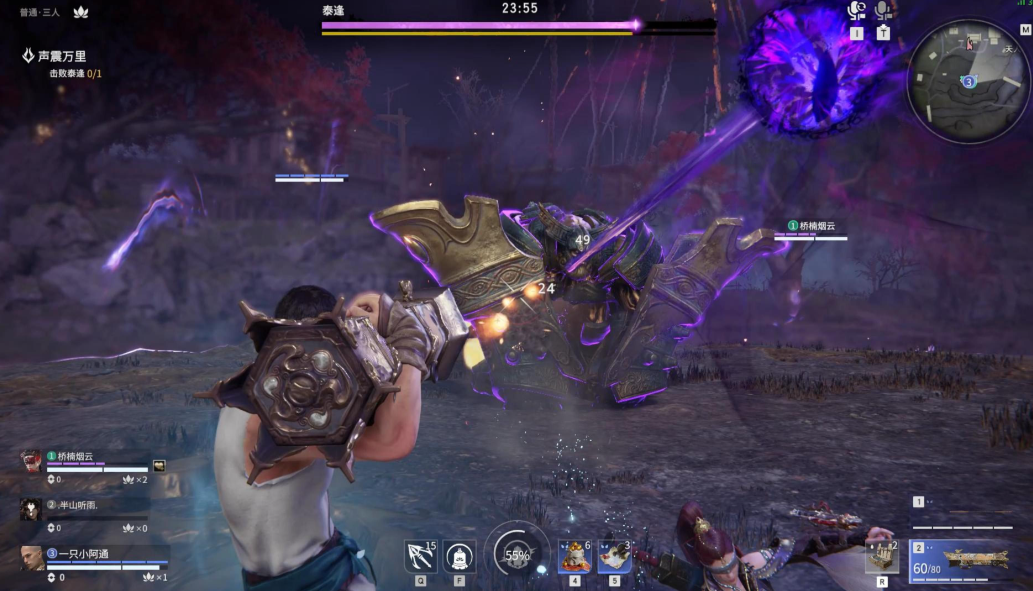Select the 声震万里 objective tracker
The image size is (1033, 591).
(x=62, y=56)
